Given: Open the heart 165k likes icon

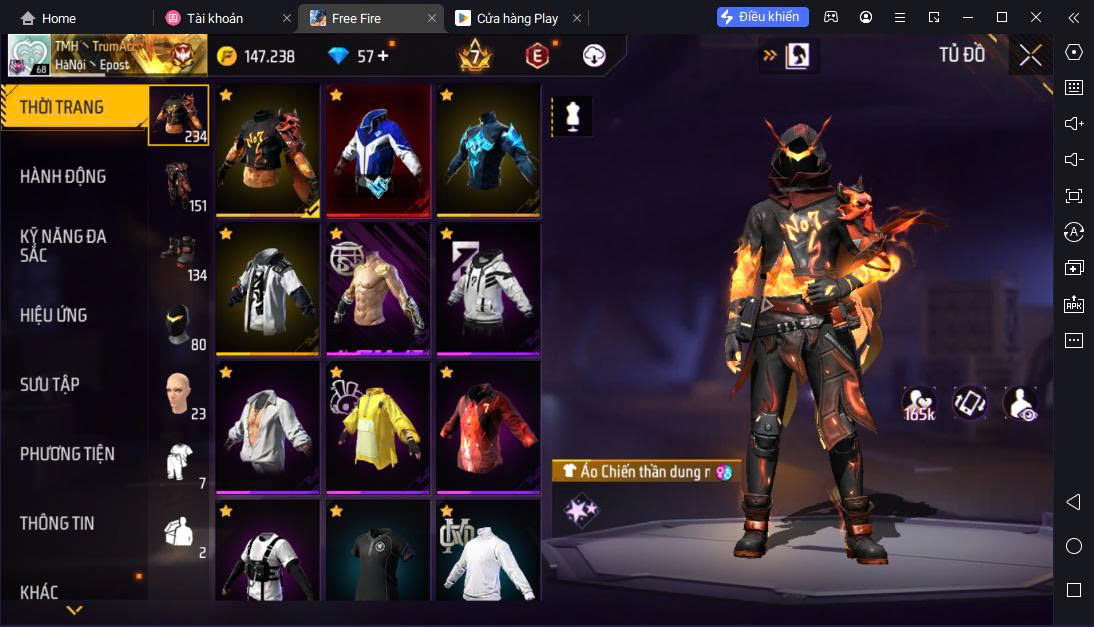Looking at the screenshot, I should pyautogui.click(x=918, y=402).
